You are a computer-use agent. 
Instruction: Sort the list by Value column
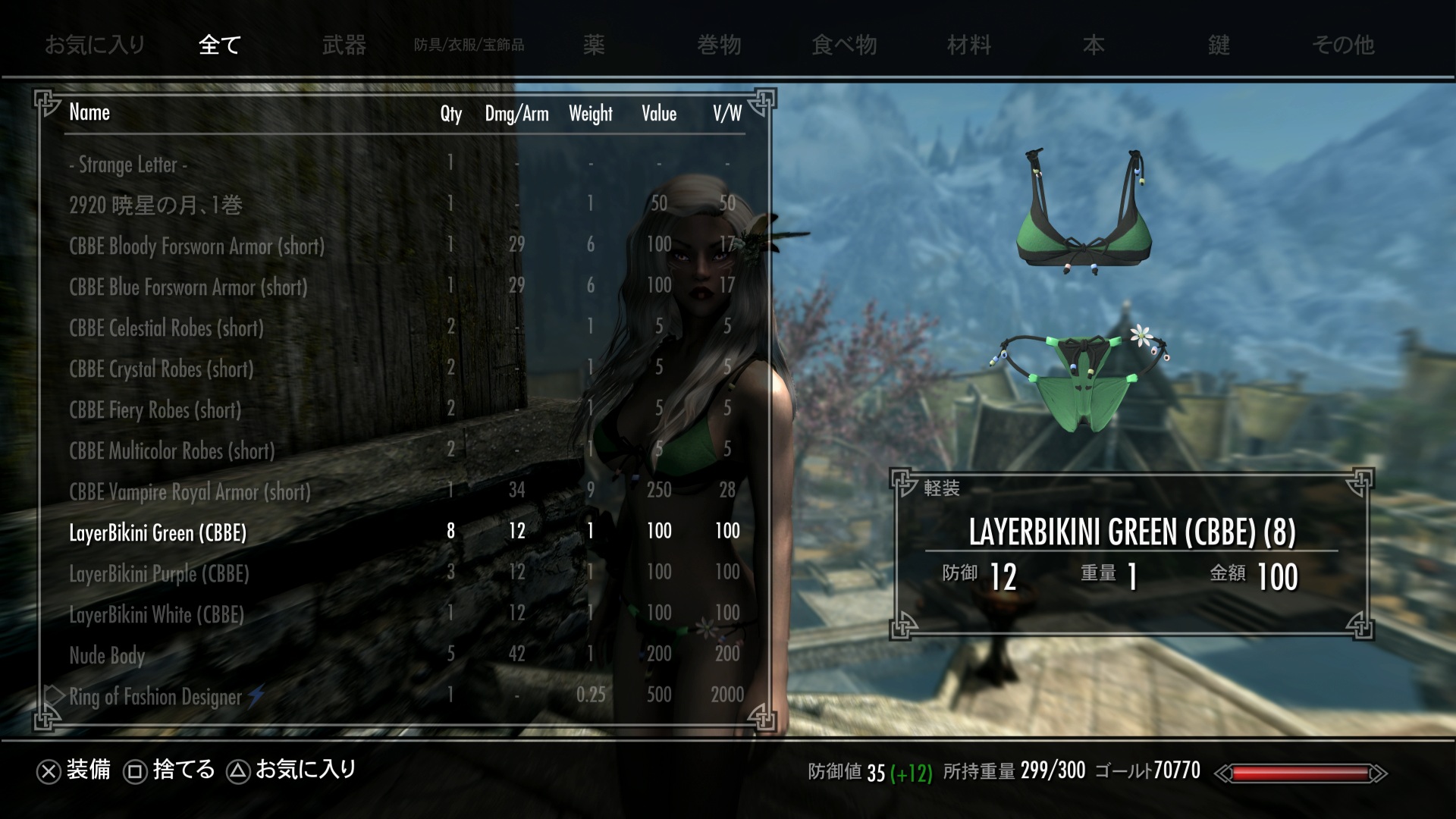click(x=658, y=114)
